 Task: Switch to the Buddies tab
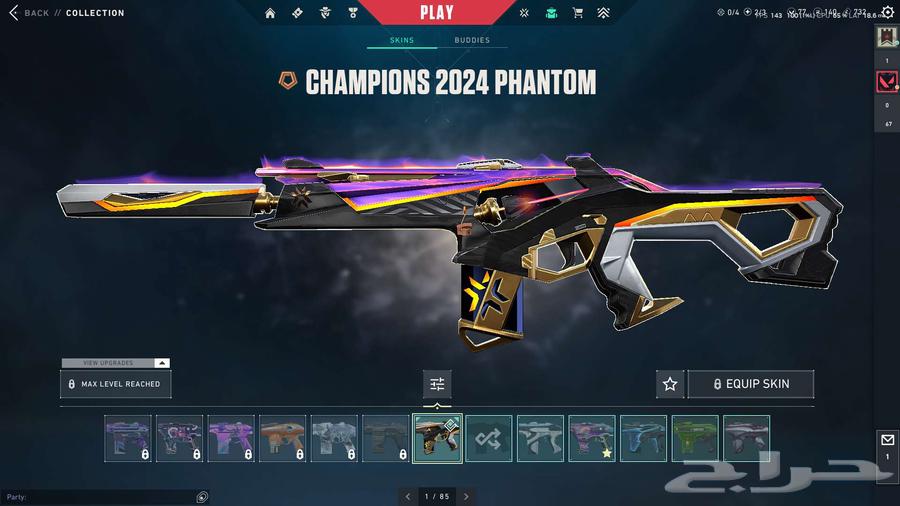pos(472,40)
